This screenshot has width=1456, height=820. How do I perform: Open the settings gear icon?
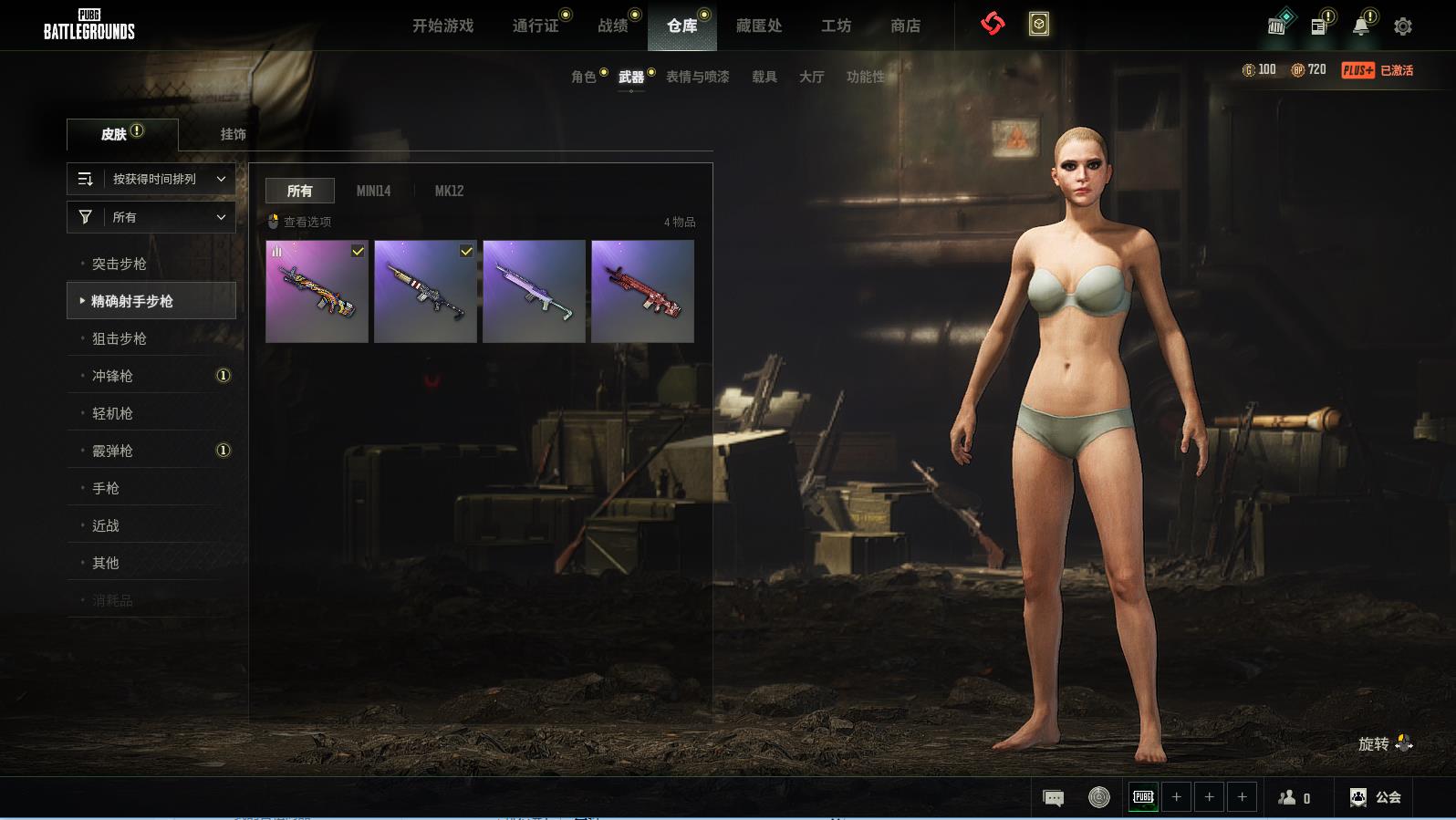coord(1403,26)
